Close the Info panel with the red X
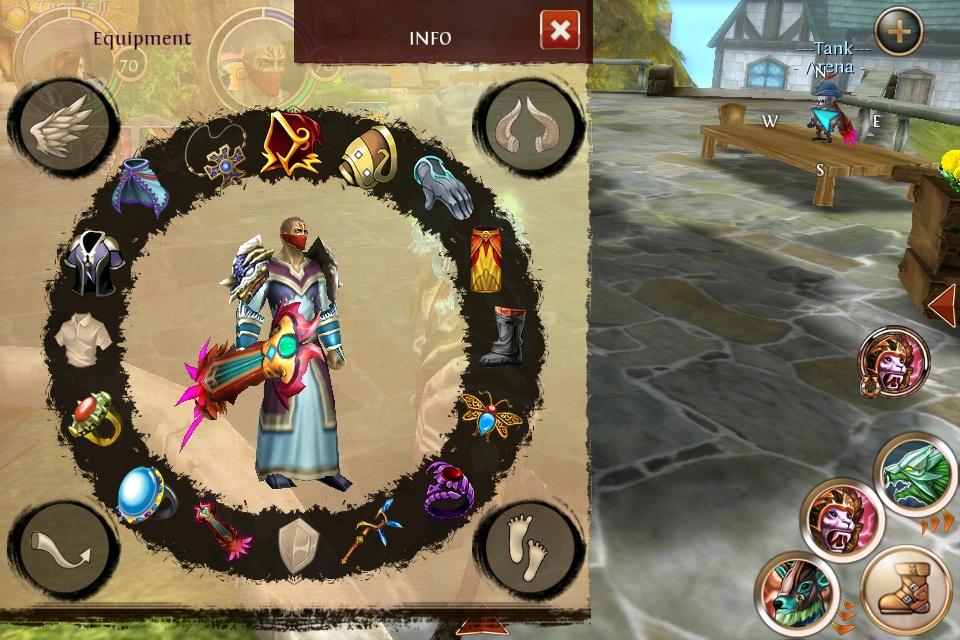 coord(560,31)
